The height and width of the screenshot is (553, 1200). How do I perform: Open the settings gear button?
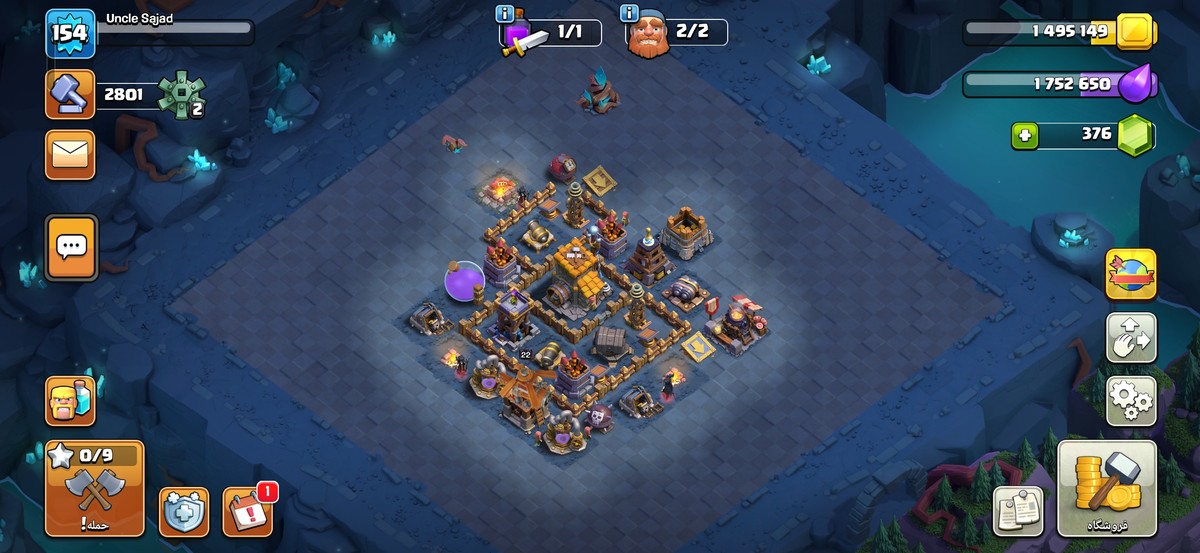coord(1131,401)
